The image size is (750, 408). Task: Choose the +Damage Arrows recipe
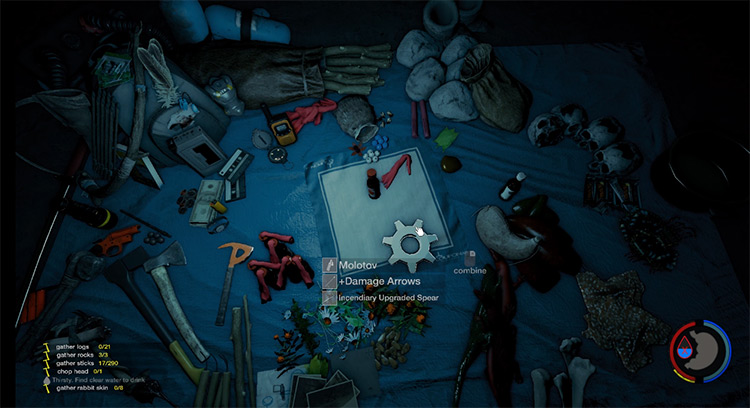pyautogui.click(x=370, y=282)
